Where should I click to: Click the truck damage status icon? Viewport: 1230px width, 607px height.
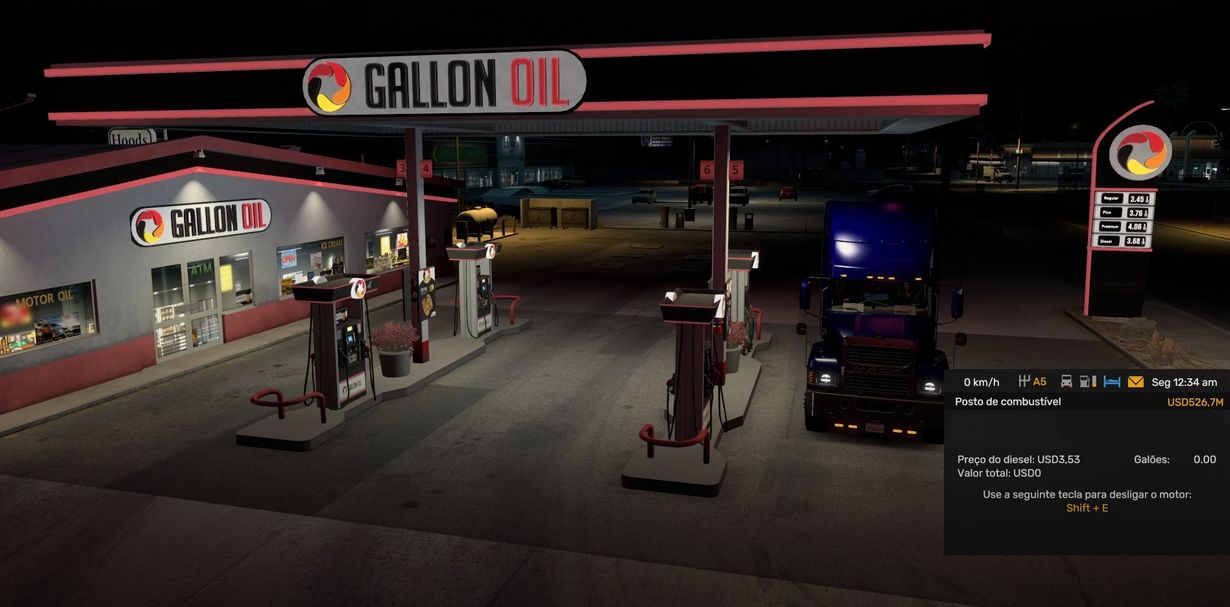(x=1066, y=382)
